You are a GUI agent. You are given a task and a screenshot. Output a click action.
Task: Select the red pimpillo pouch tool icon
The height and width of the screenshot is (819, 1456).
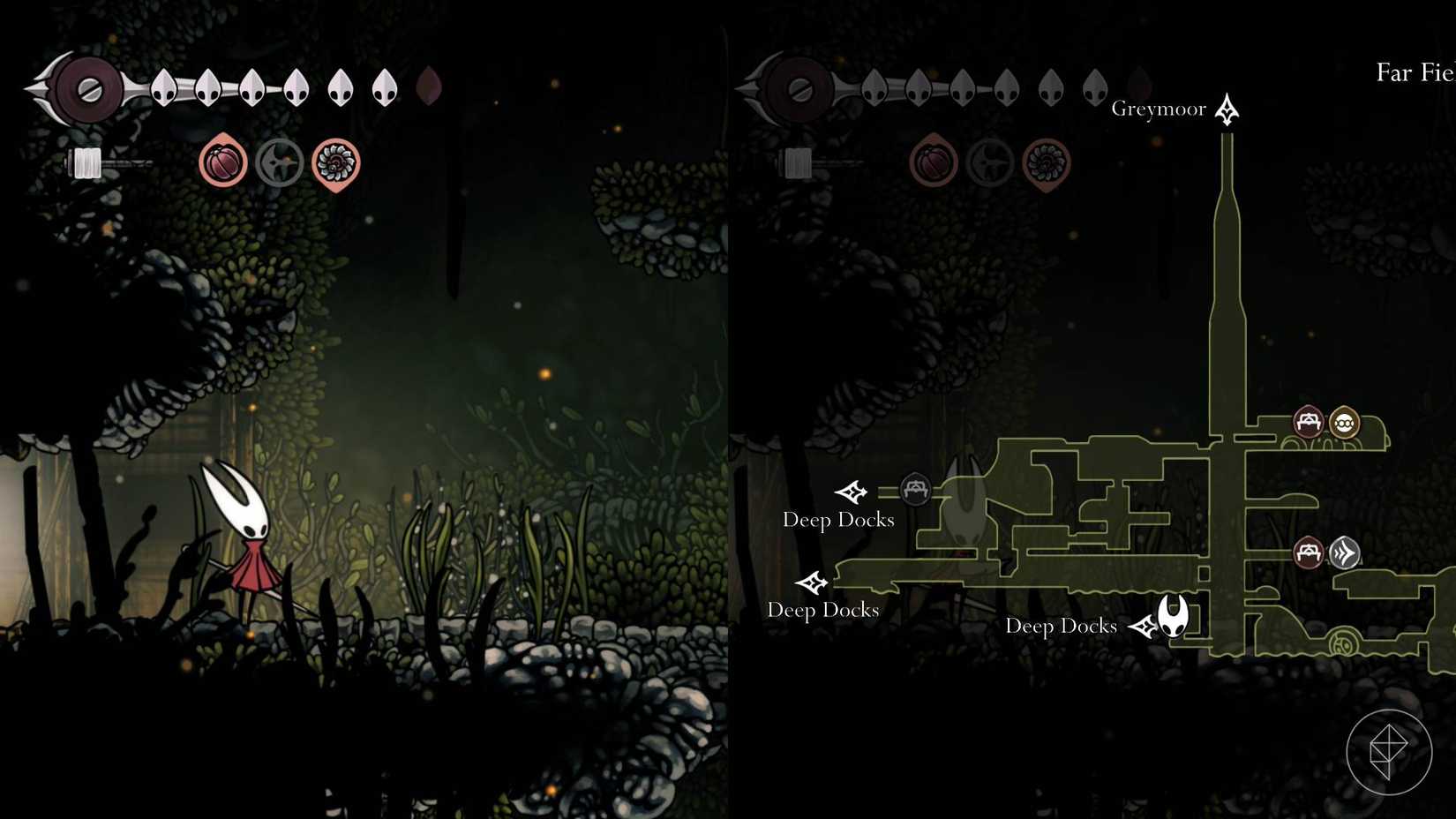[222, 162]
